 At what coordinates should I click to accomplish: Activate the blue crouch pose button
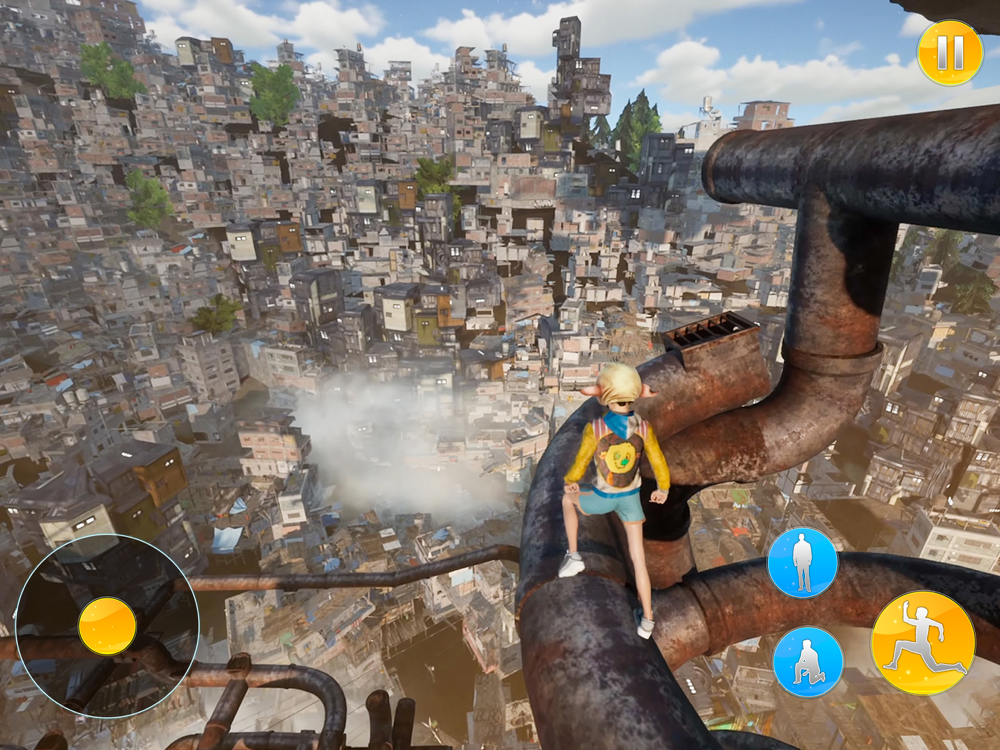[x=807, y=661]
